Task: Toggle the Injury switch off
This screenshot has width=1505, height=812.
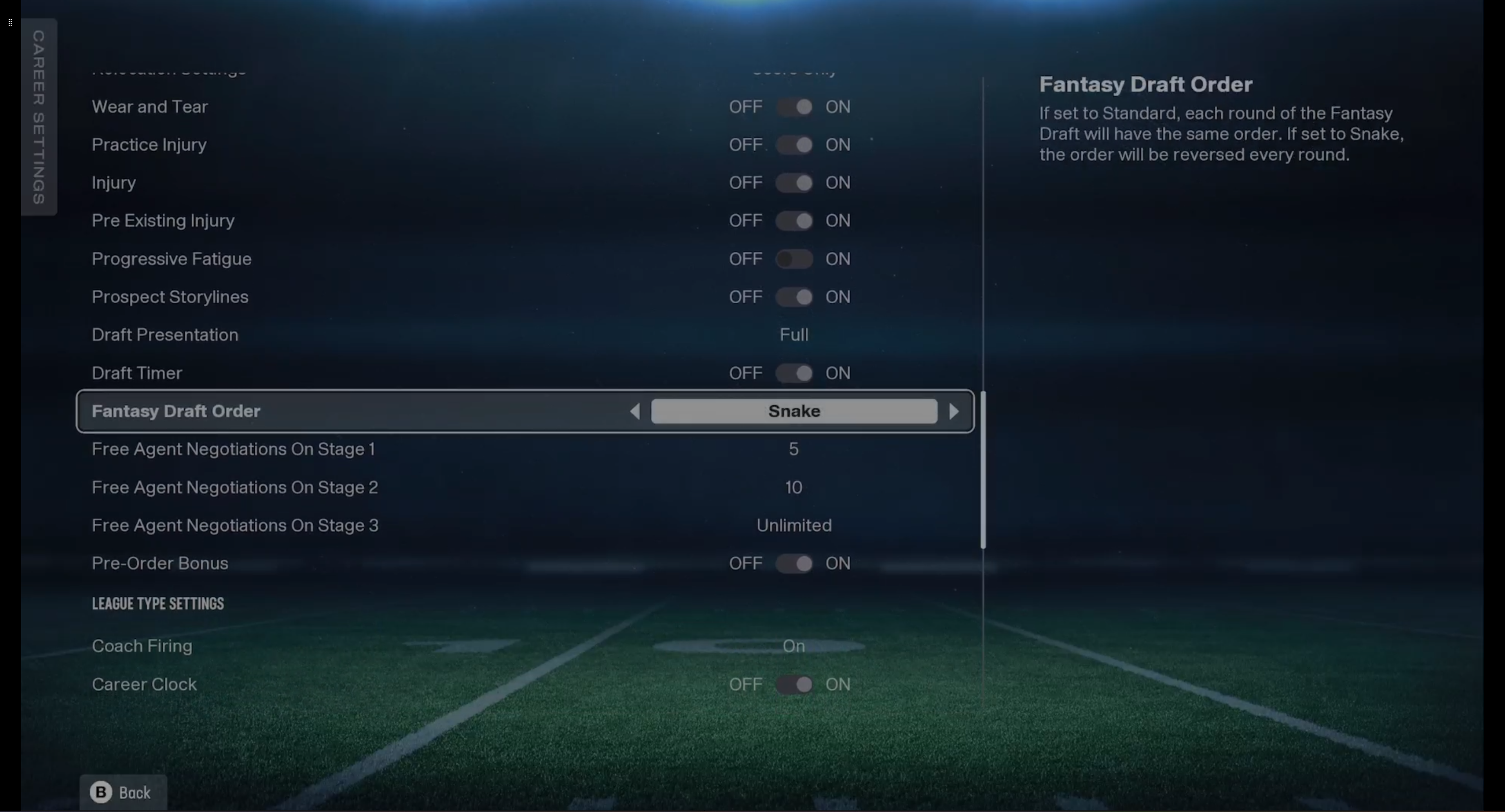Action: [795, 182]
